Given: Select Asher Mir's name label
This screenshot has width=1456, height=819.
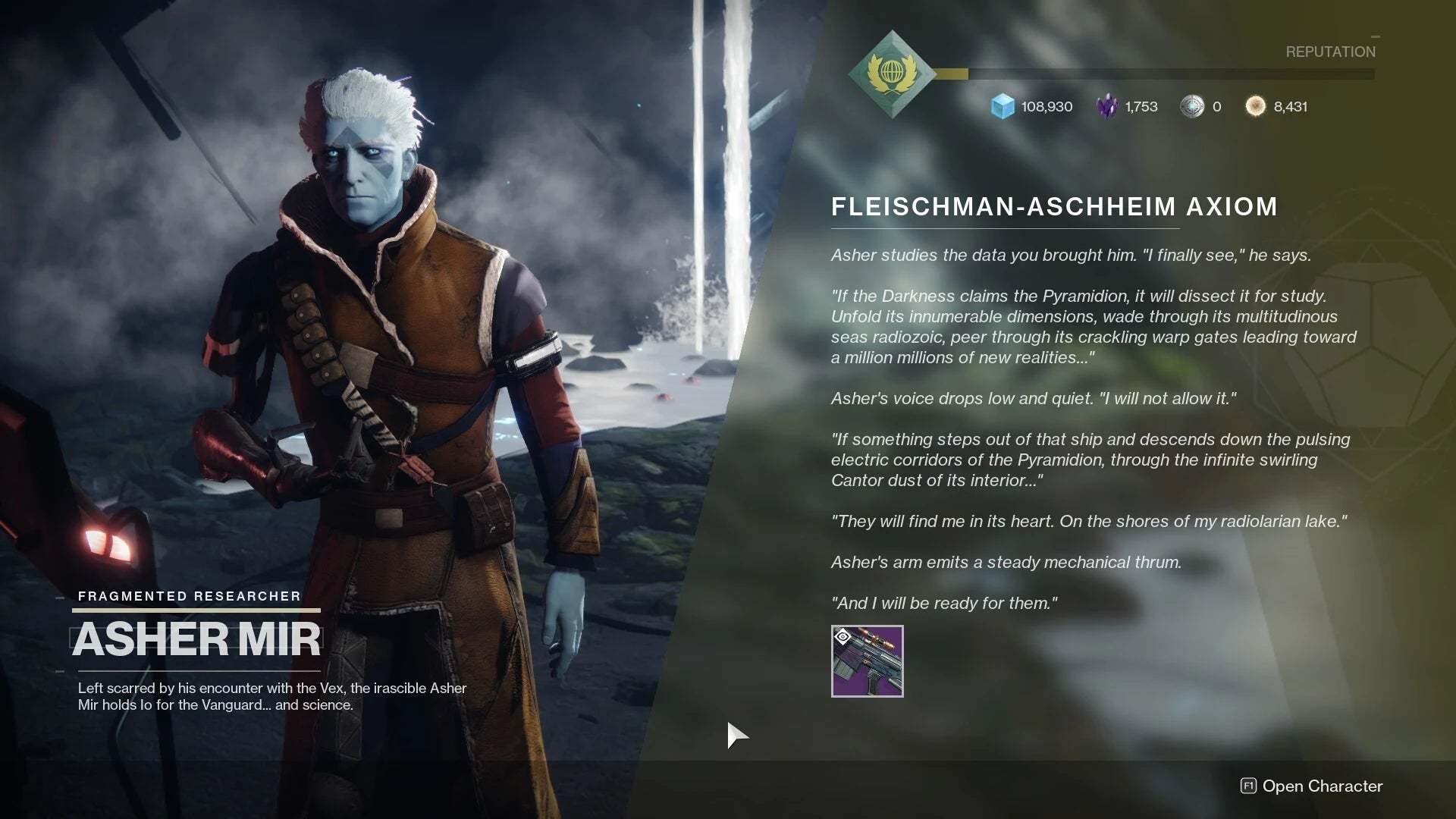Looking at the screenshot, I should pos(197,639).
